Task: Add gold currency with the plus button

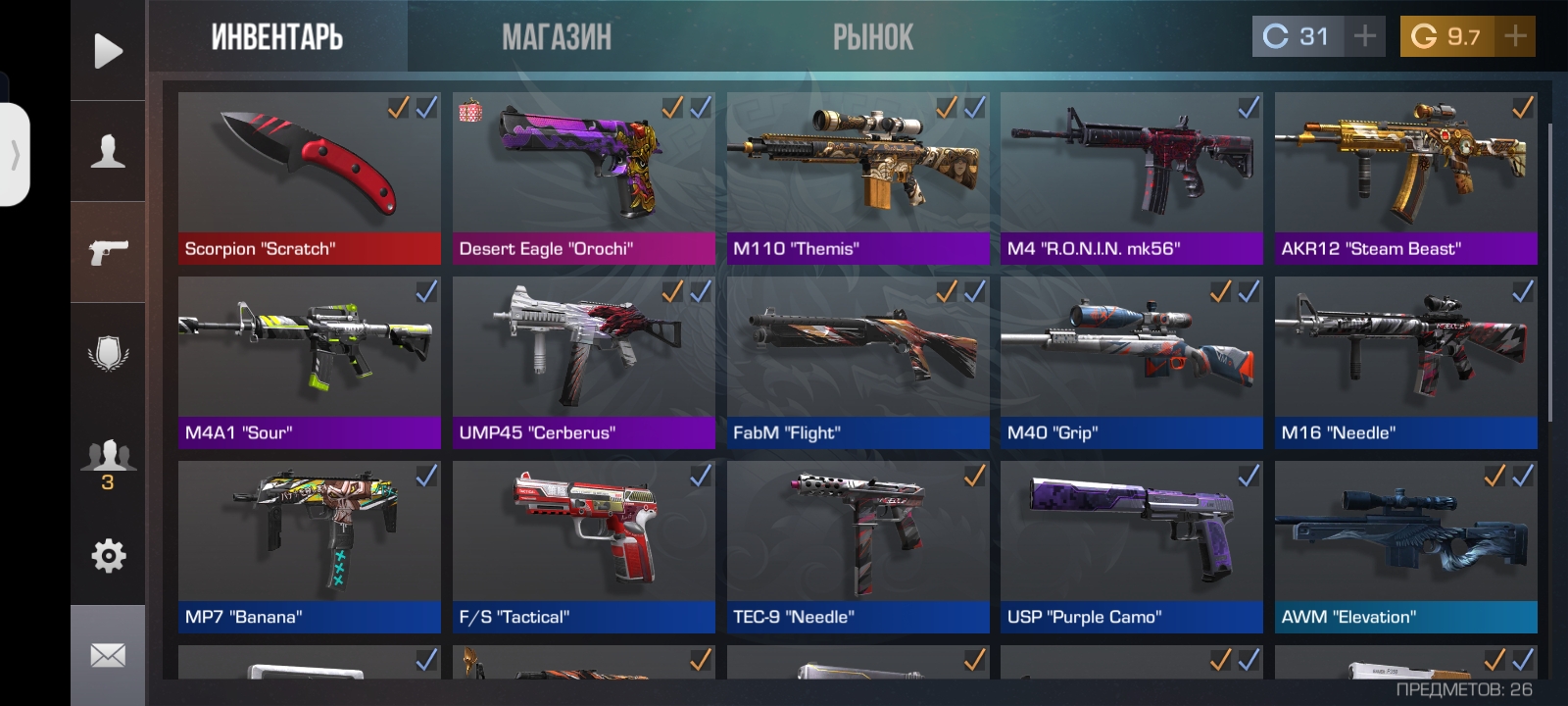Action: (x=1515, y=36)
